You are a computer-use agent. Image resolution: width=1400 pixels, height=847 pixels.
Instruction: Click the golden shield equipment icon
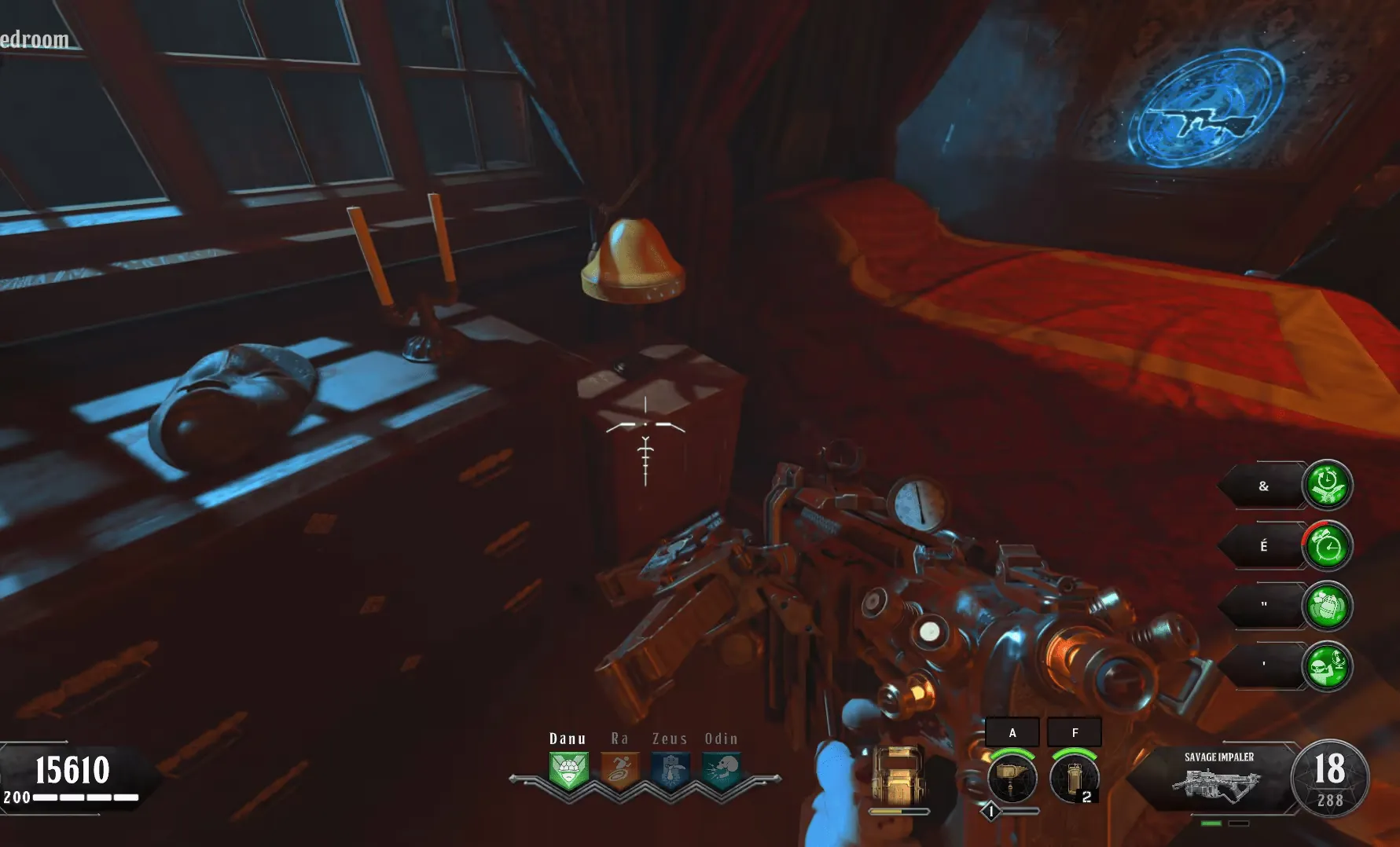coord(898,775)
